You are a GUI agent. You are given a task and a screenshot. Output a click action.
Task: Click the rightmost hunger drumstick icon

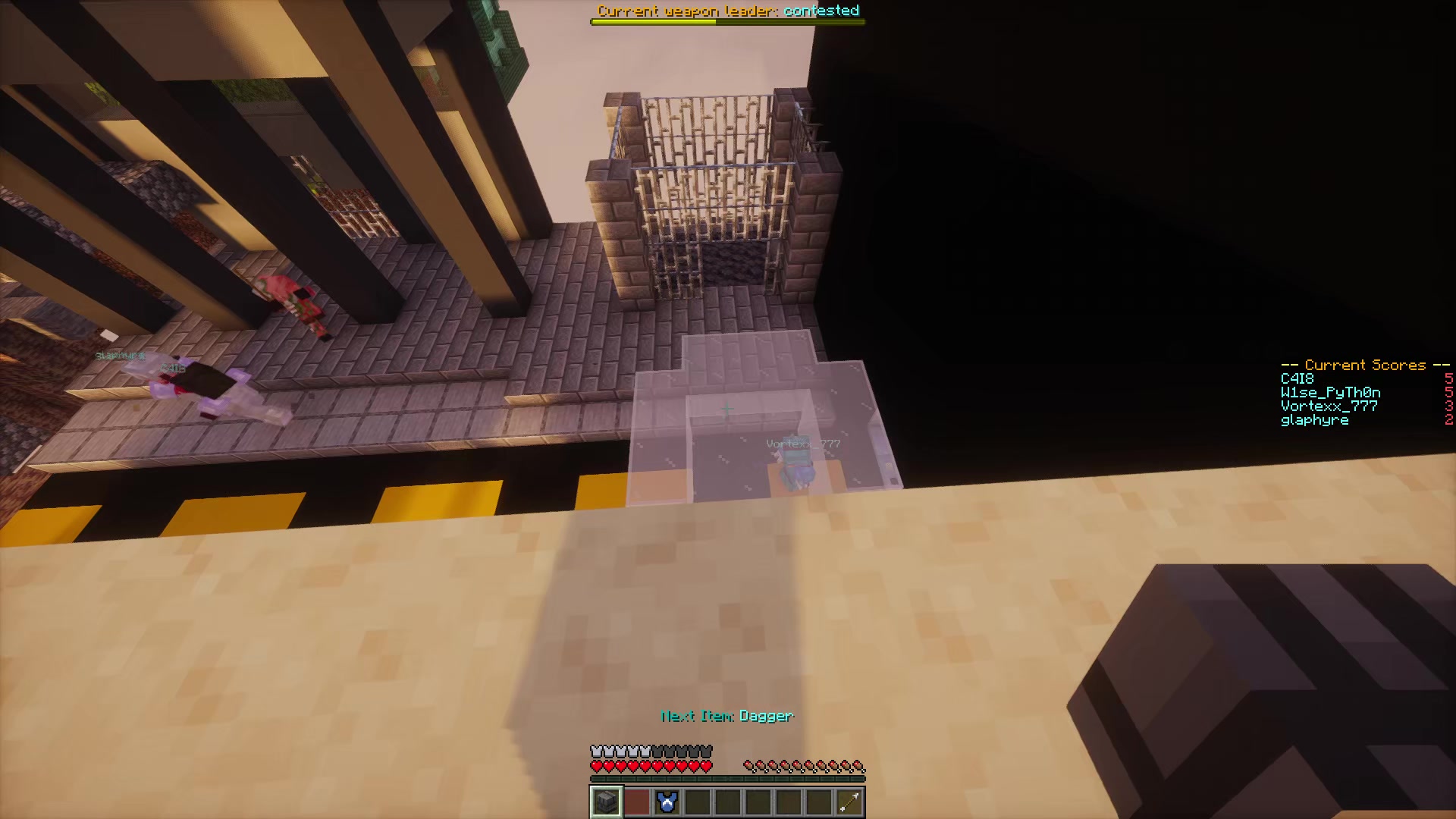tap(859, 766)
